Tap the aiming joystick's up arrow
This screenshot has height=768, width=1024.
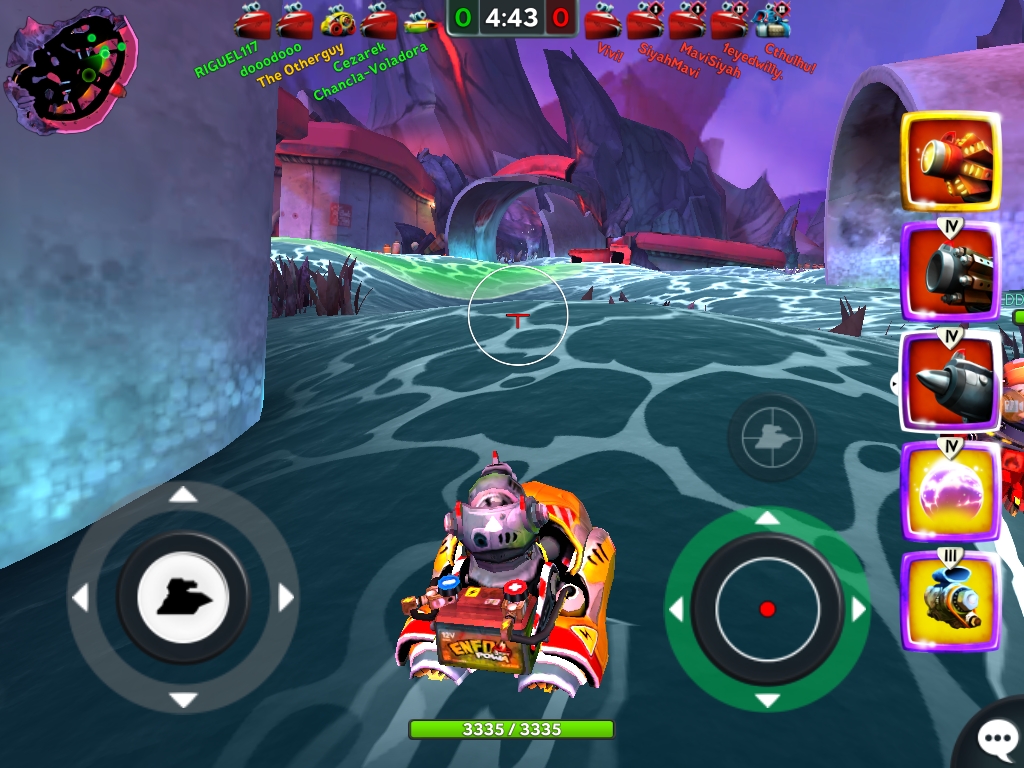[767, 518]
